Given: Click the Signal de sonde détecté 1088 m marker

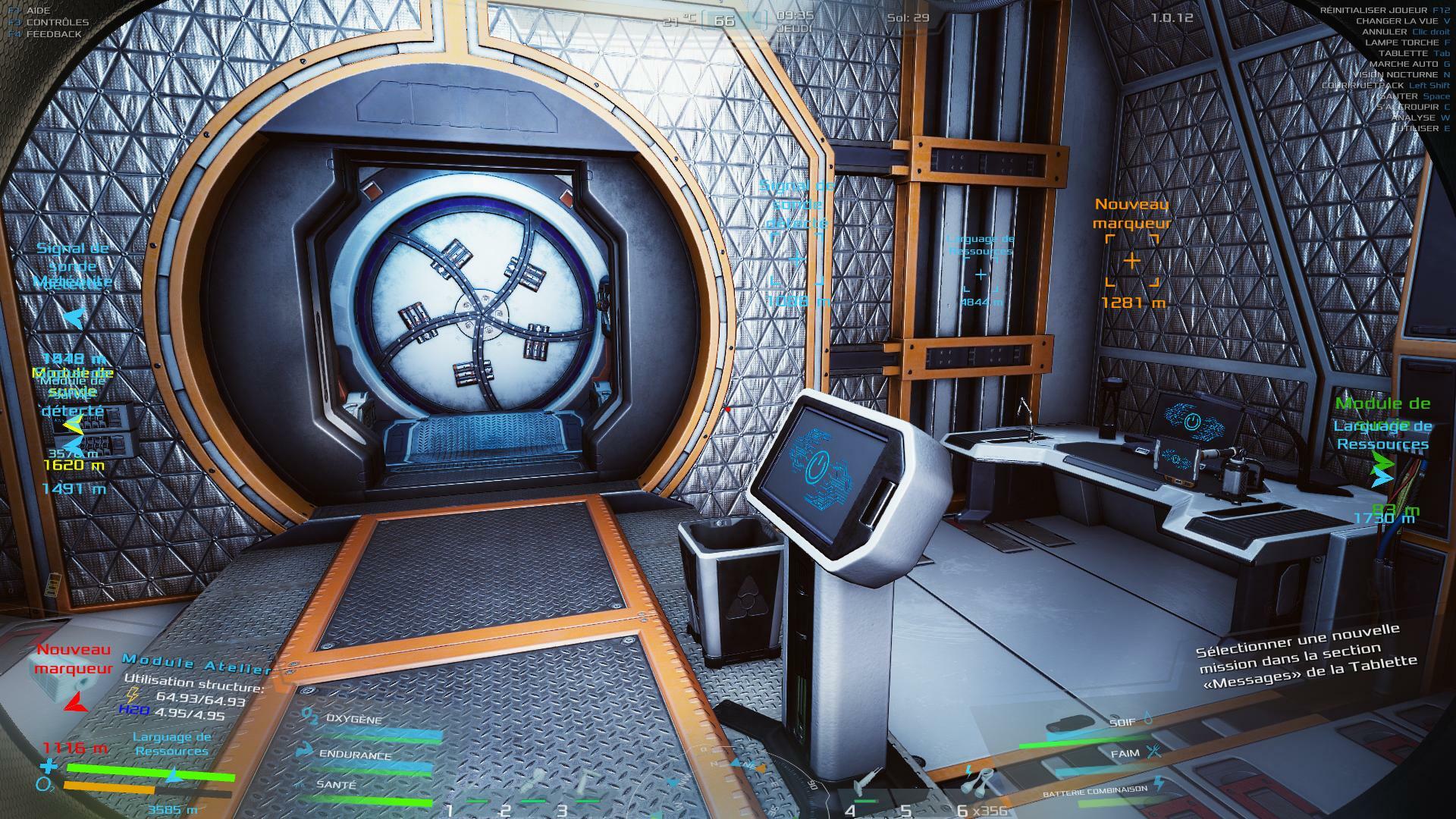Looking at the screenshot, I should pos(796,259).
